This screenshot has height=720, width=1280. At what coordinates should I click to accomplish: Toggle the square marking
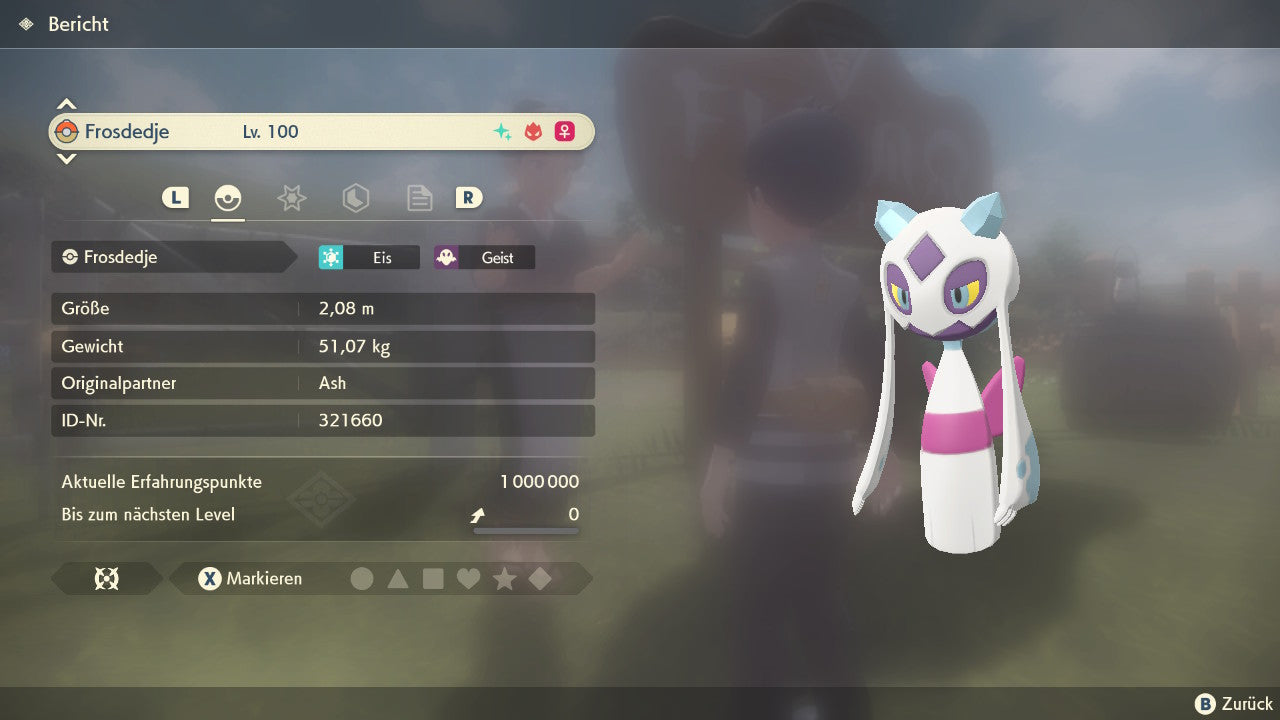(x=433, y=579)
